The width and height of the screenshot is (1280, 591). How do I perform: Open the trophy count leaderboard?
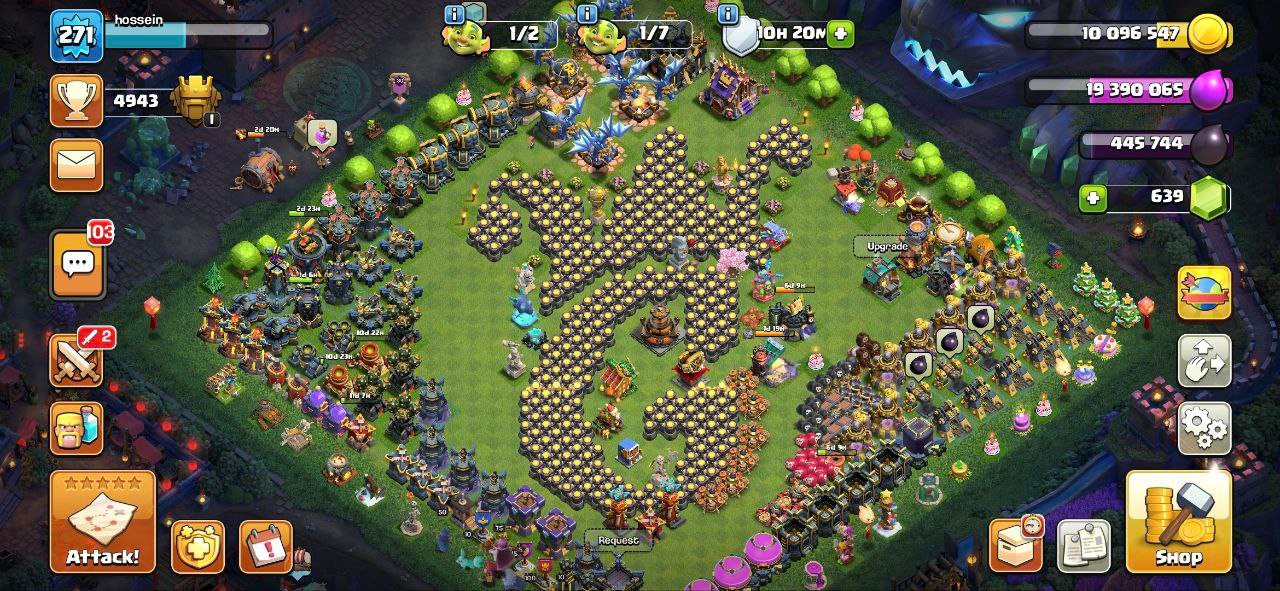click(x=77, y=100)
